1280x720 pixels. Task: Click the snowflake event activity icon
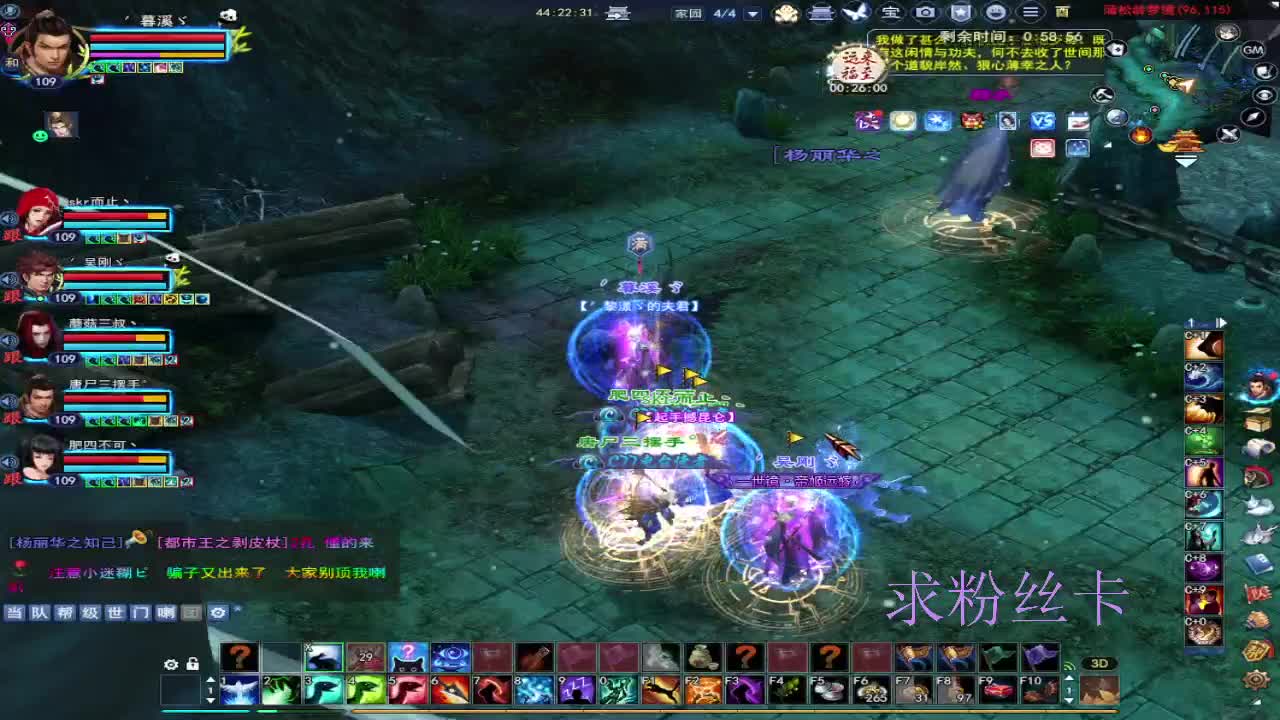click(938, 120)
